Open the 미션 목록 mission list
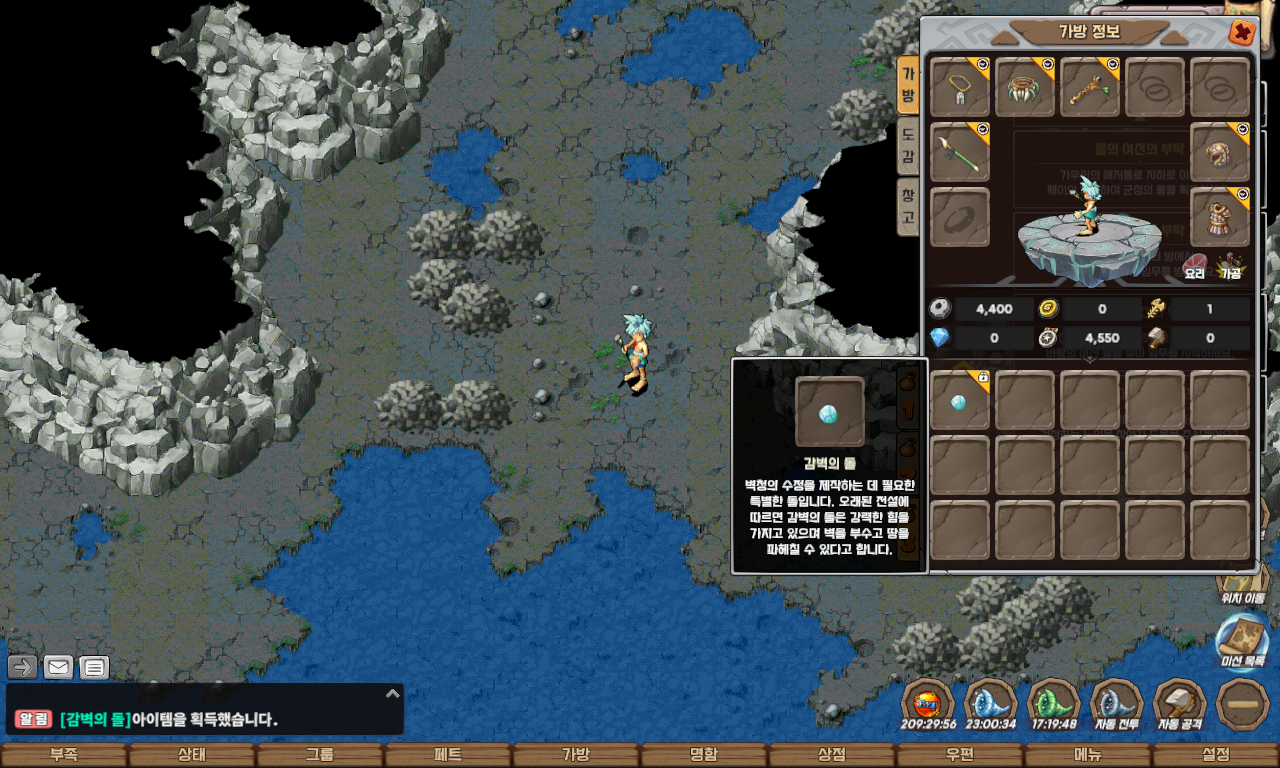The image size is (1280, 768). [x=1243, y=640]
